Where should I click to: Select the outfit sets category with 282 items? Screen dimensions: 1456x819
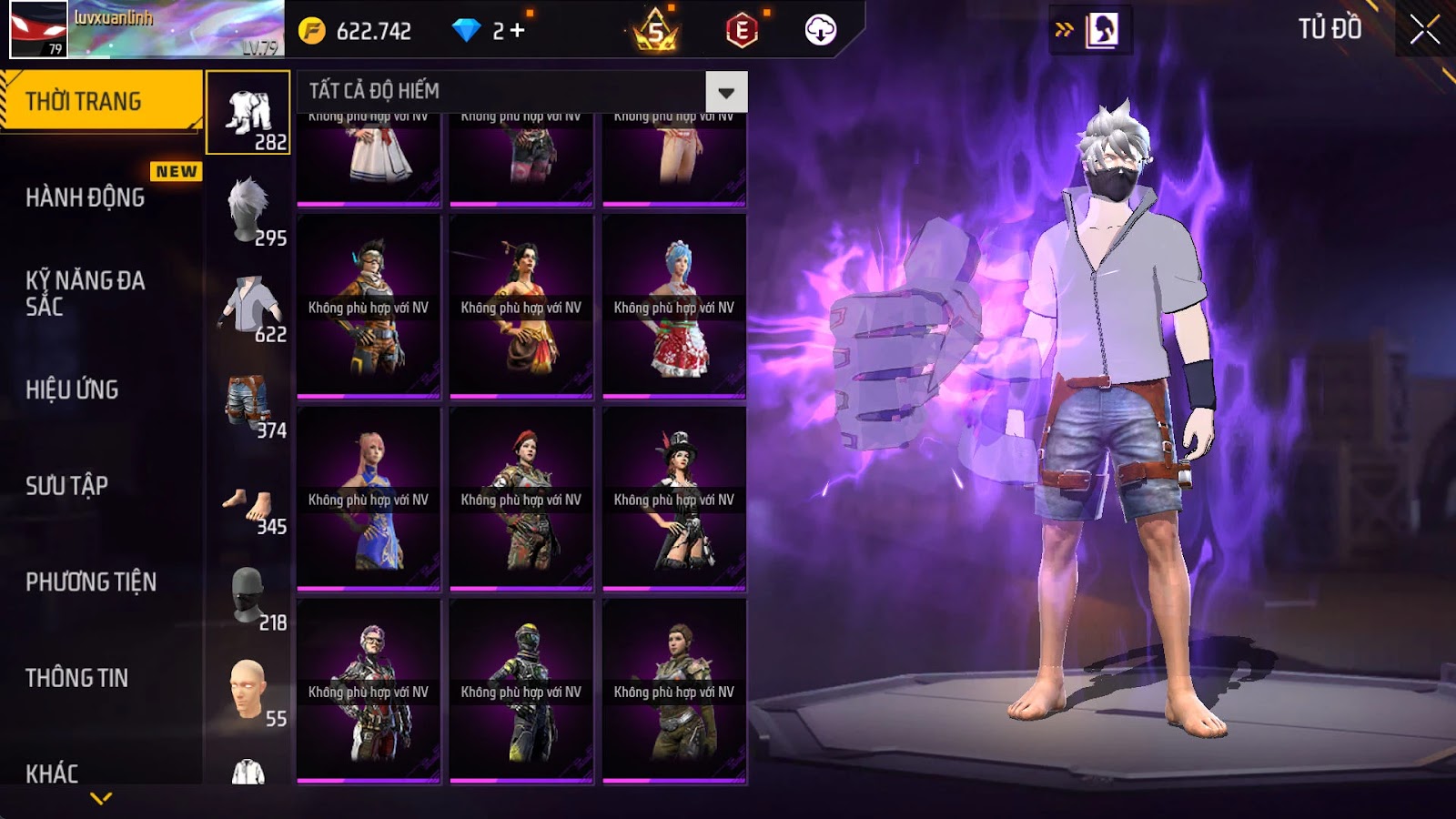coord(248,114)
